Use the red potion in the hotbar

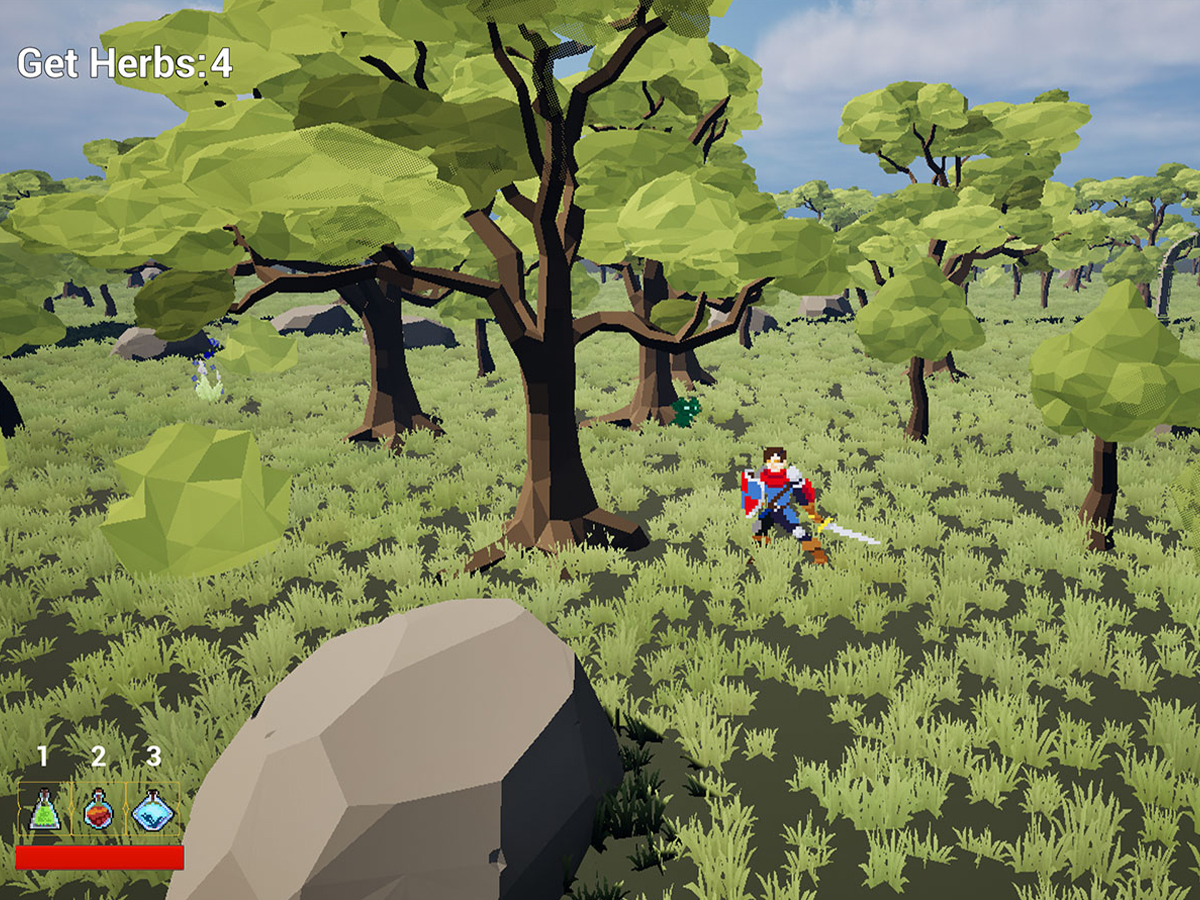pos(98,809)
